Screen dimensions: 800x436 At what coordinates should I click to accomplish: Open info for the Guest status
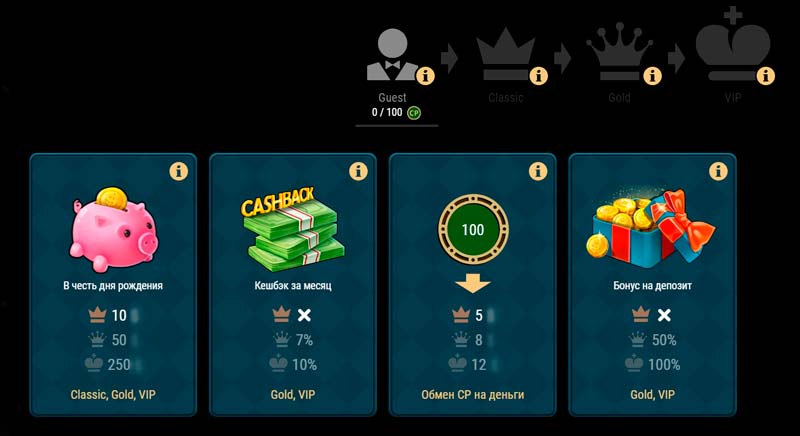[x=425, y=76]
